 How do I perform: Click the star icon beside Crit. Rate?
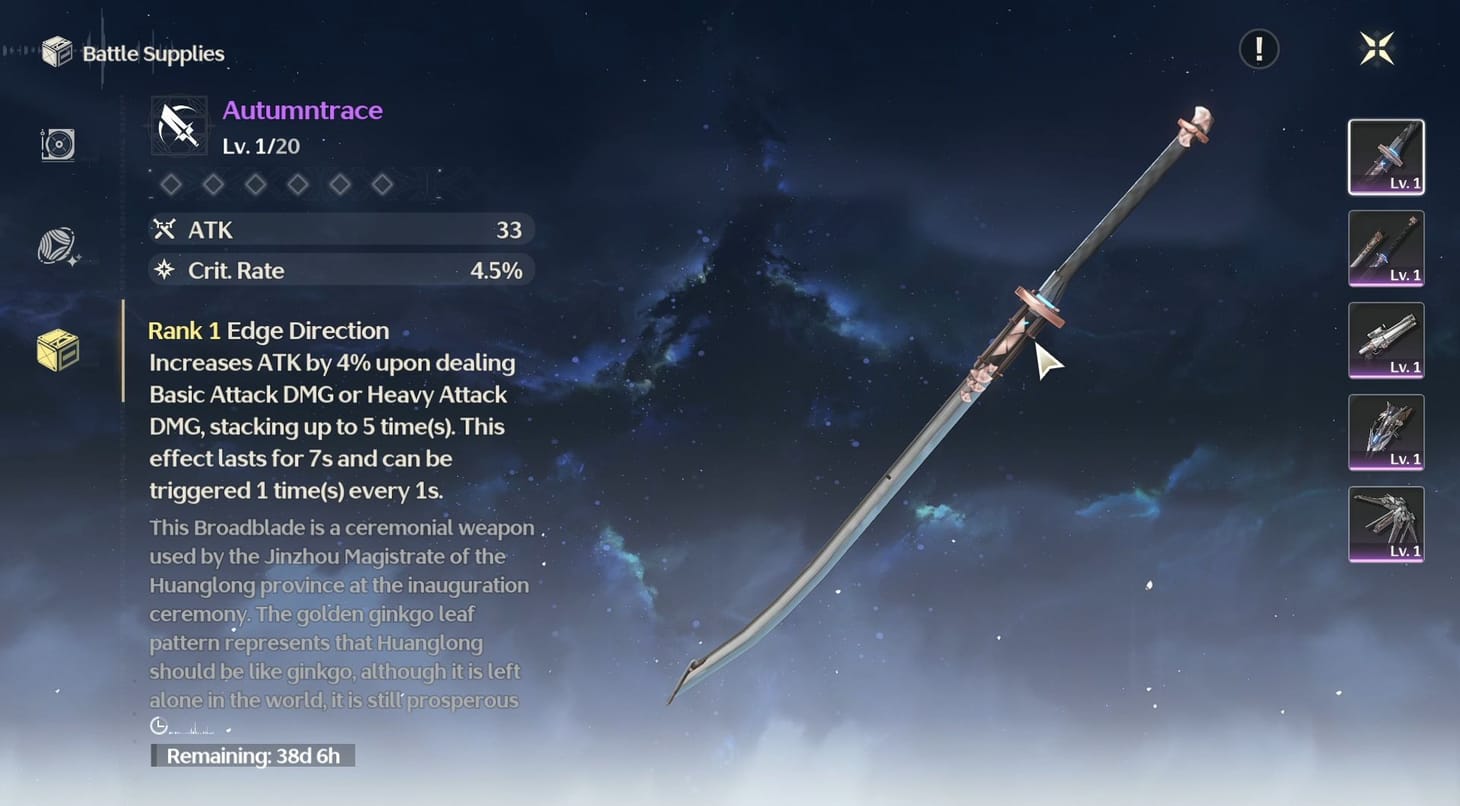166,270
